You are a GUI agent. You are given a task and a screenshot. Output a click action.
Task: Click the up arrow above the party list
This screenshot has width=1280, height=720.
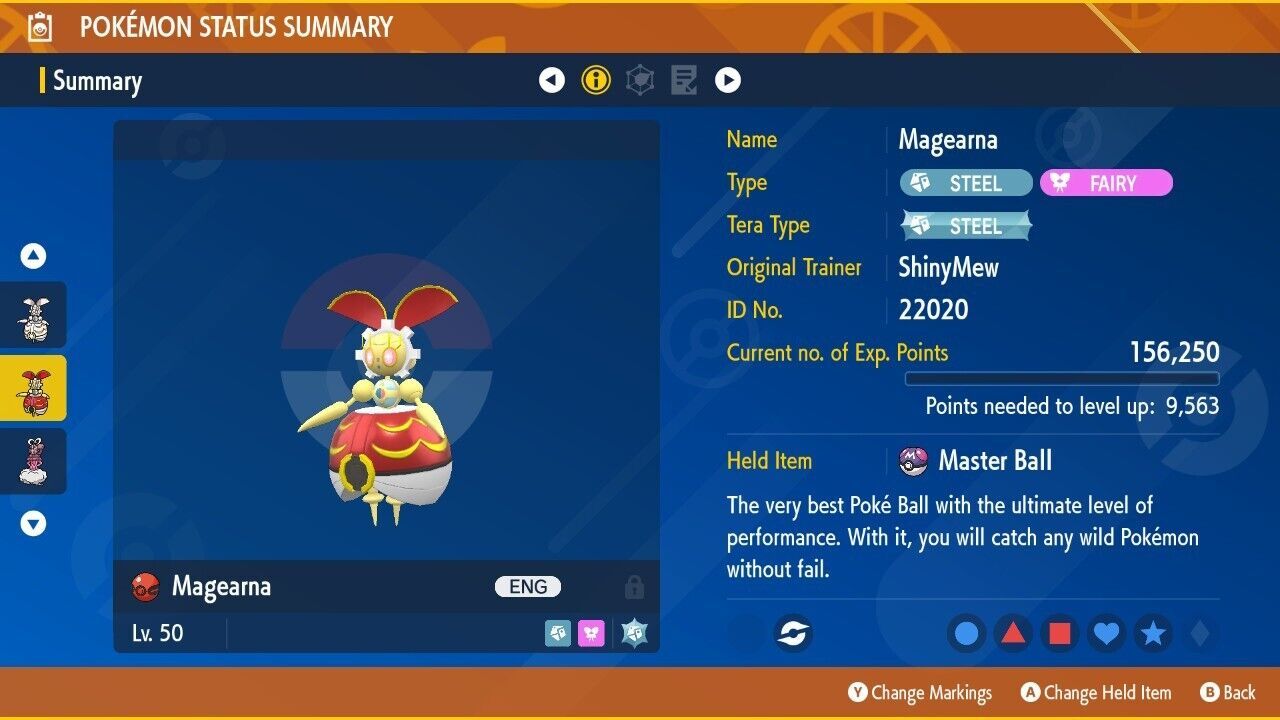(x=33, y=256)
